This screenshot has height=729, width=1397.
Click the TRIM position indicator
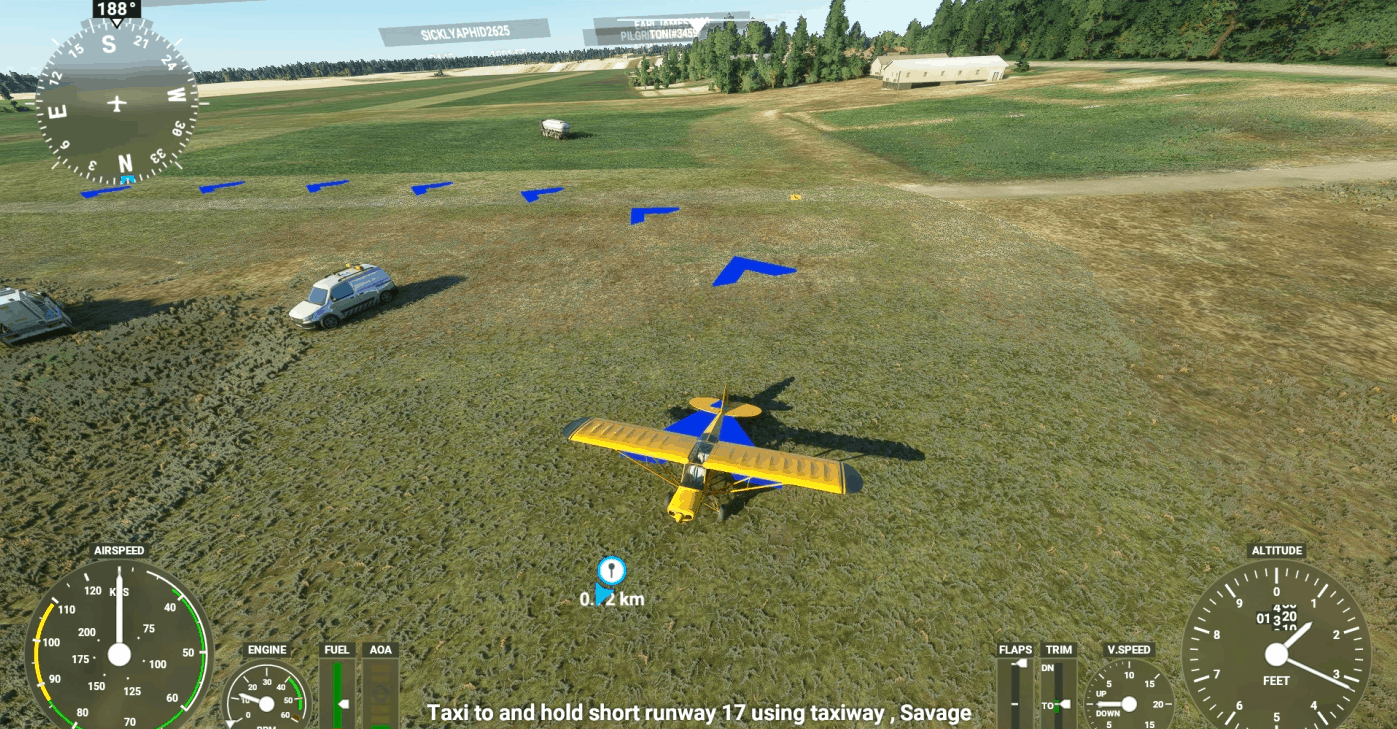click(x=1059, y=692)
